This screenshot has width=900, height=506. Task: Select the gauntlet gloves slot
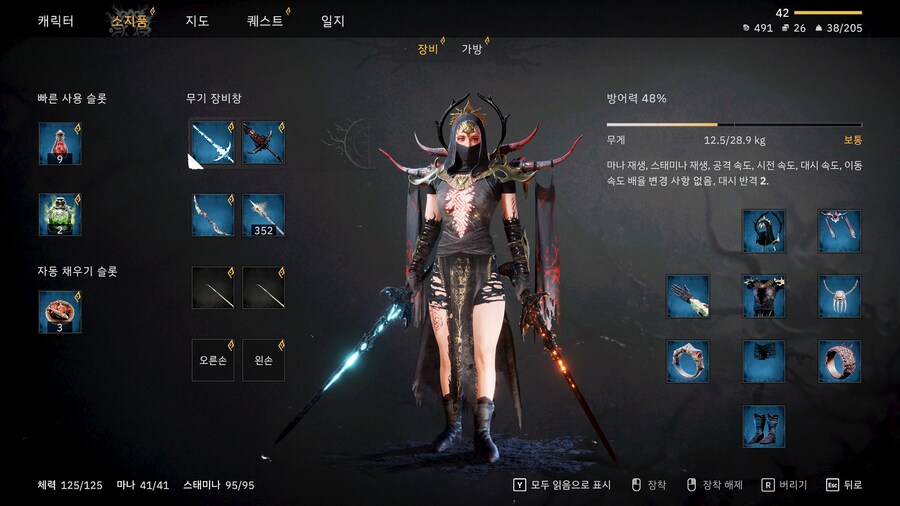688,296
